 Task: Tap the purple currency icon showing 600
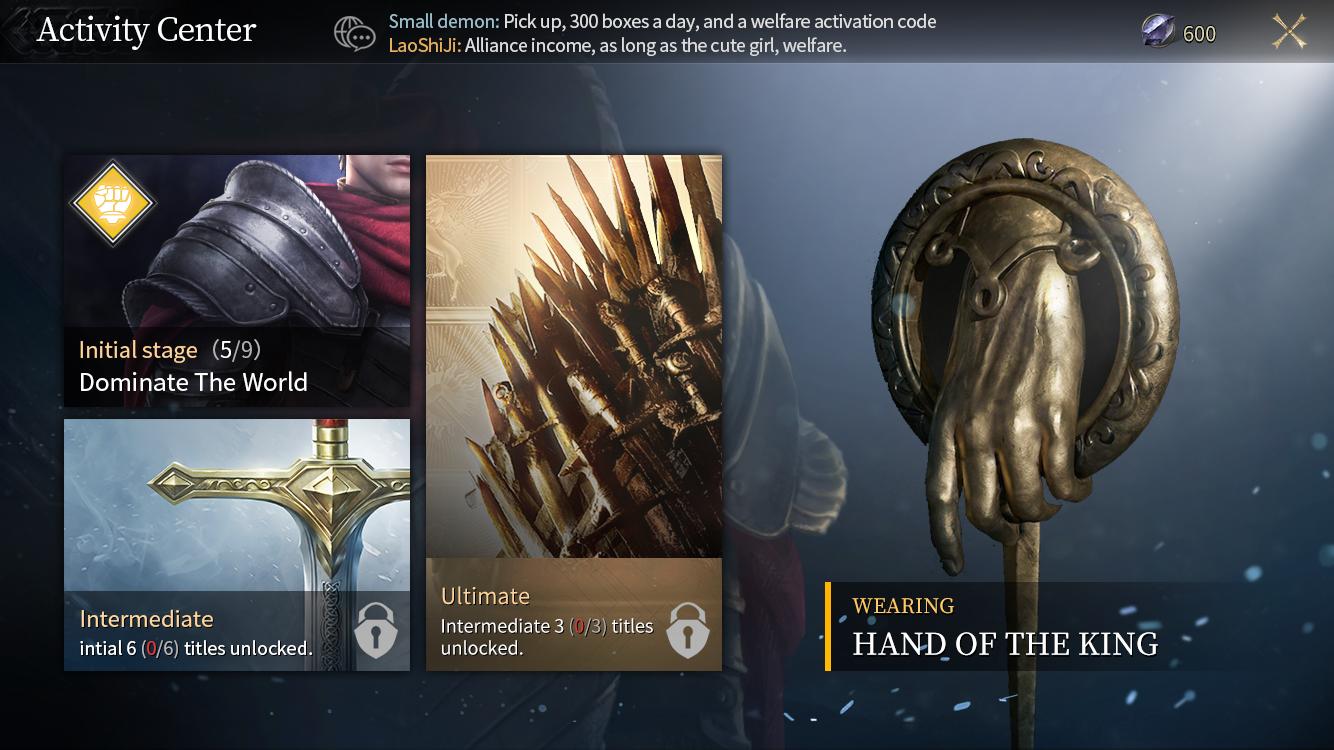coord(1159,33)
